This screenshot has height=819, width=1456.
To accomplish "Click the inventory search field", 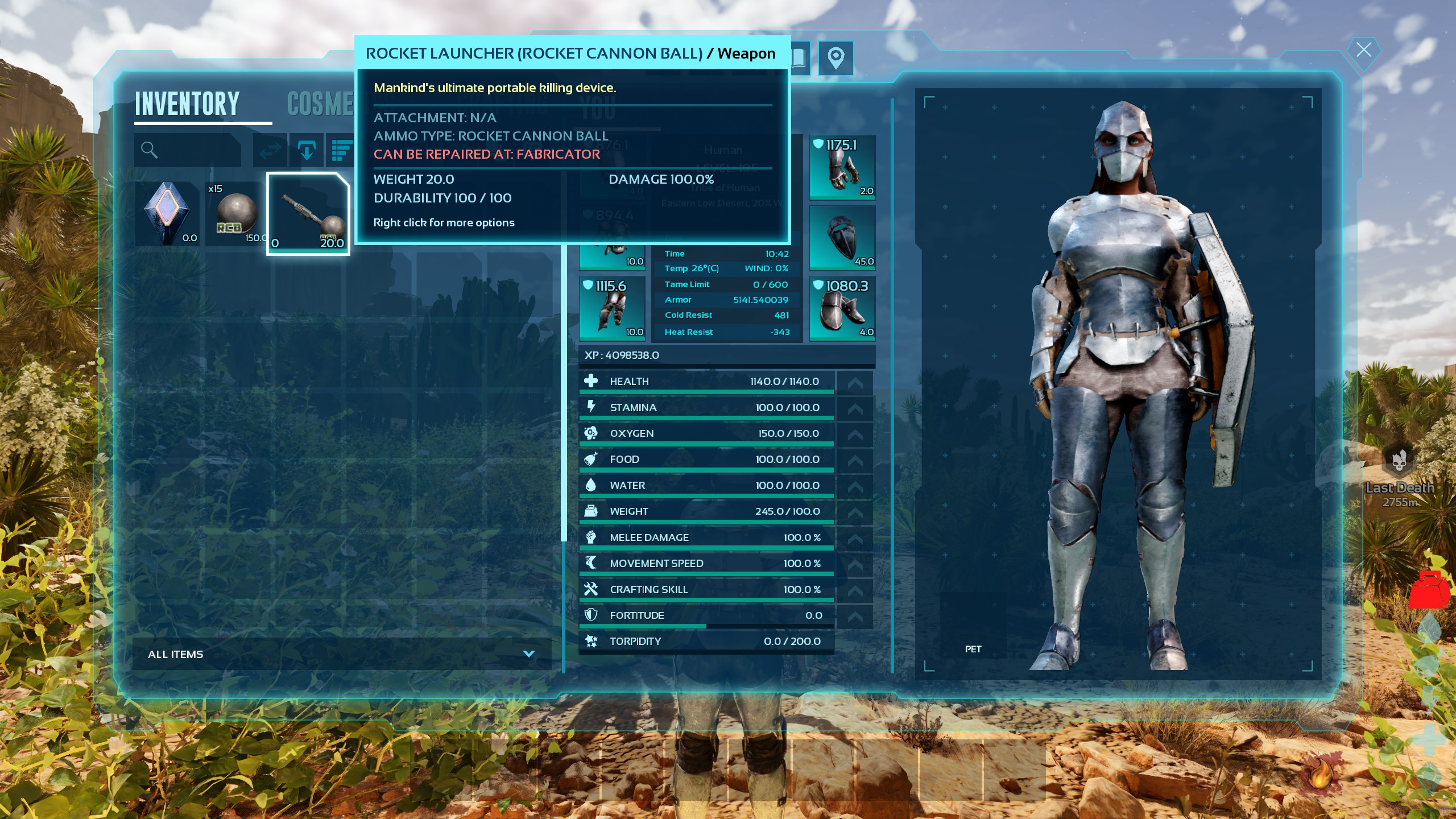I will (188, 150).
